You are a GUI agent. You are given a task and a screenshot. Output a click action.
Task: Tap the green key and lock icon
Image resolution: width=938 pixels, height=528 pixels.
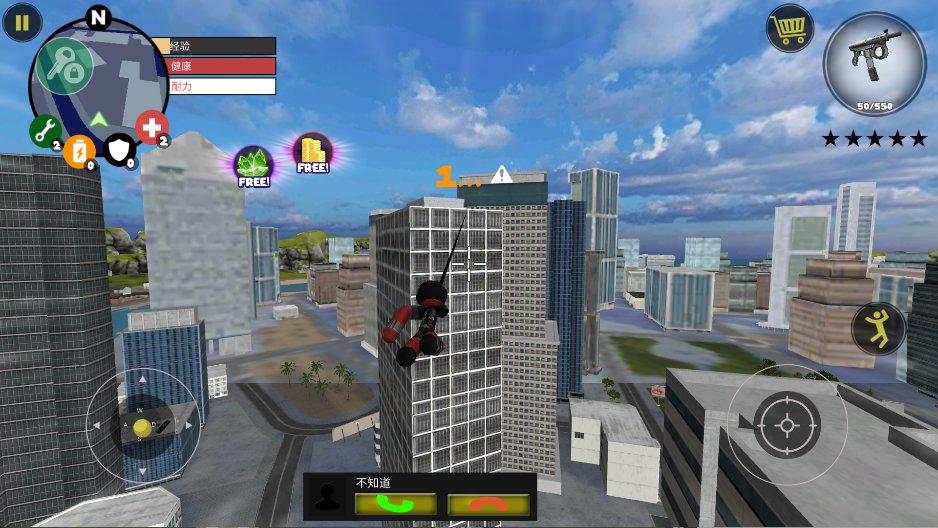(65, 66)
